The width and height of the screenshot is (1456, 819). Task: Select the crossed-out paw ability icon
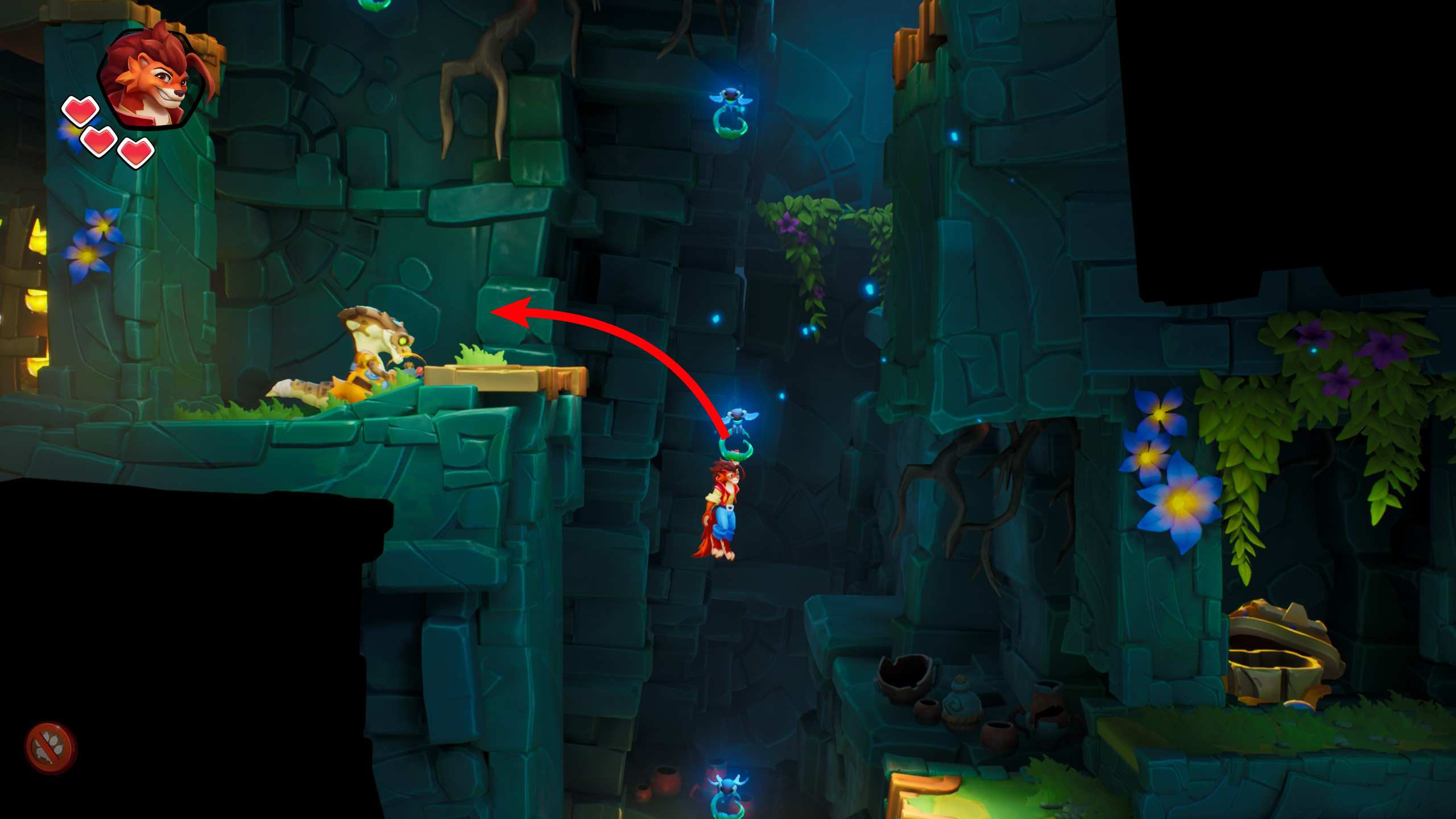[51, 747]
